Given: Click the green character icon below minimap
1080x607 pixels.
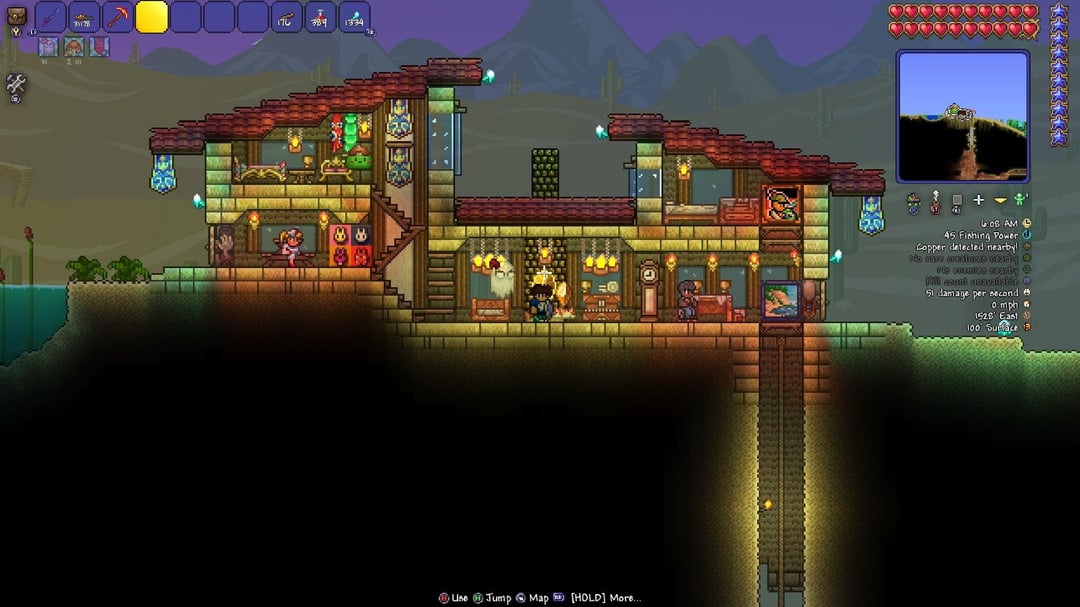Looking at the screenshot, I should [1021, 201].
